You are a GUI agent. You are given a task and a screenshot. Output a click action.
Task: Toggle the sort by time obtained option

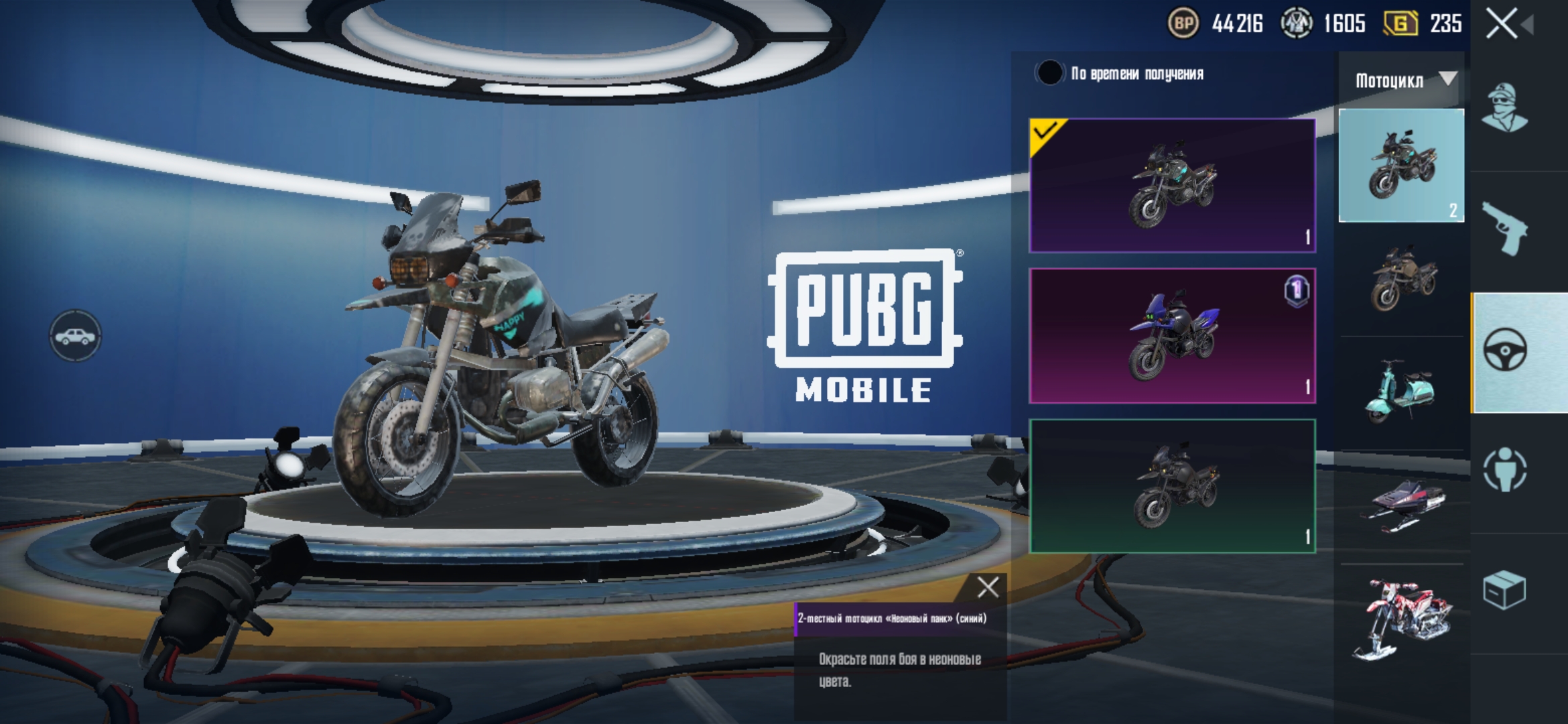[1049, 73]
